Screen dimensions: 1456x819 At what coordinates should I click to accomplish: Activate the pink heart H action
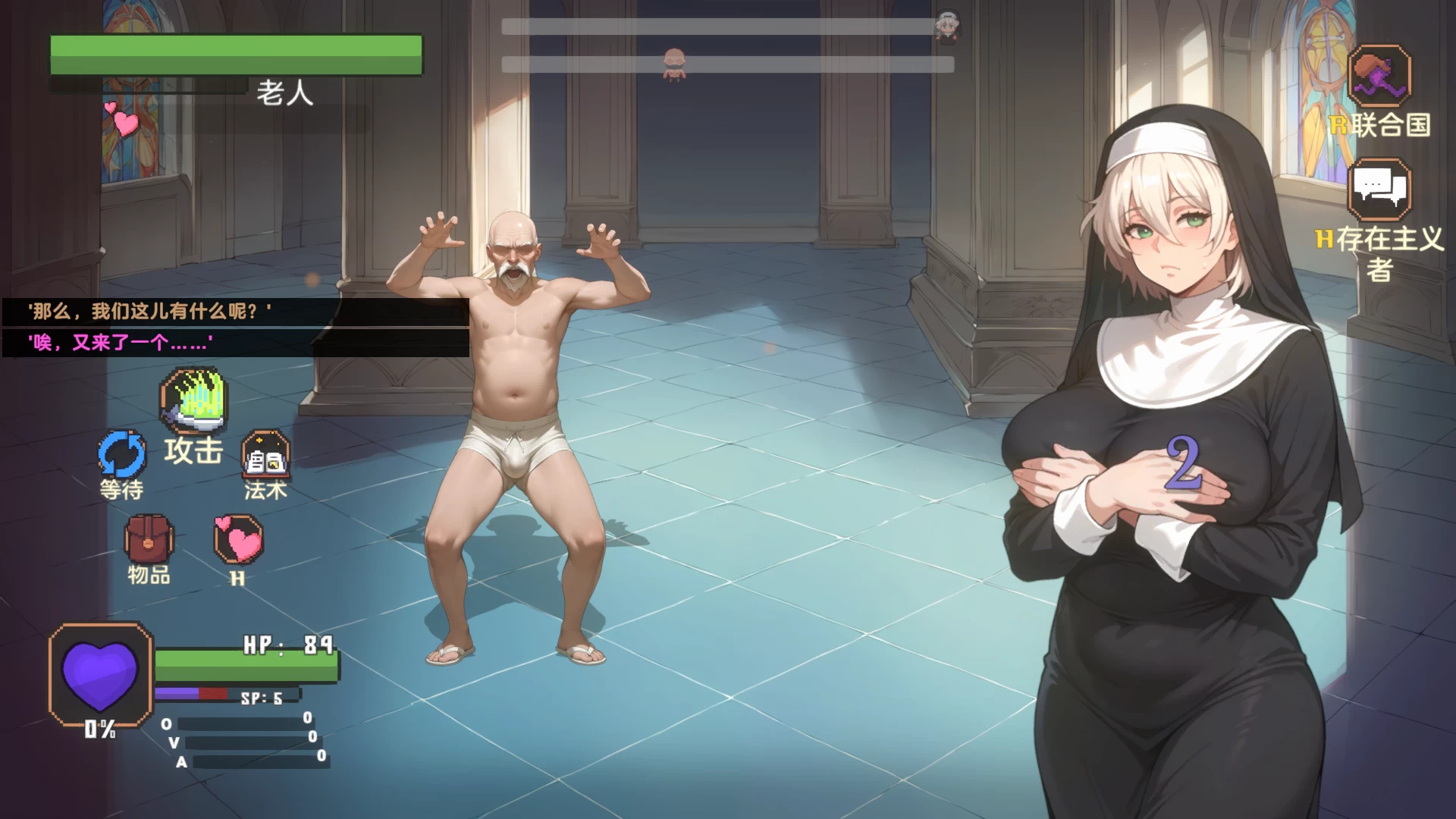[x=239, y=540]
